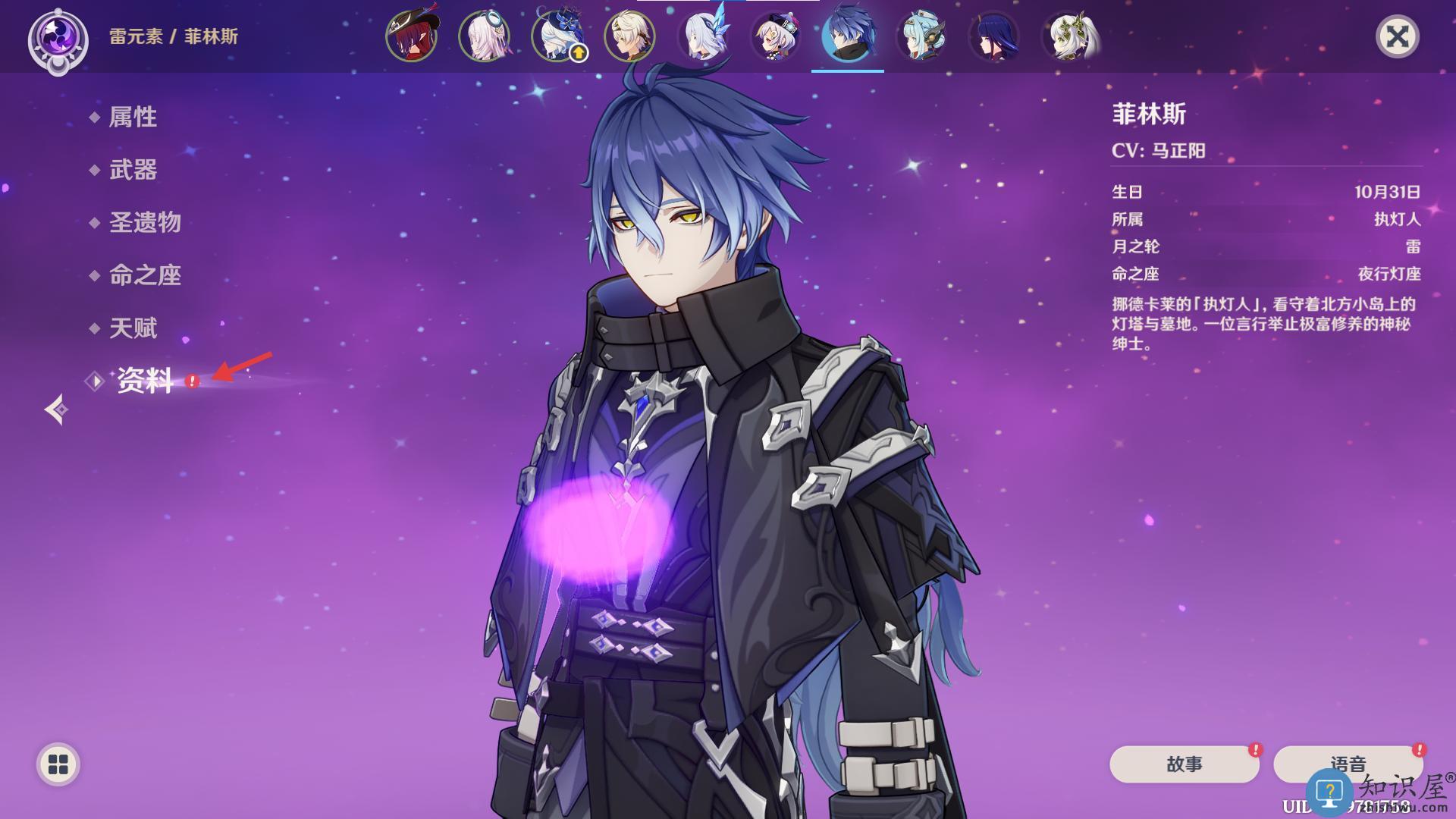Go to the 圣遗物 (Artifacts) section

pos(145,222)
